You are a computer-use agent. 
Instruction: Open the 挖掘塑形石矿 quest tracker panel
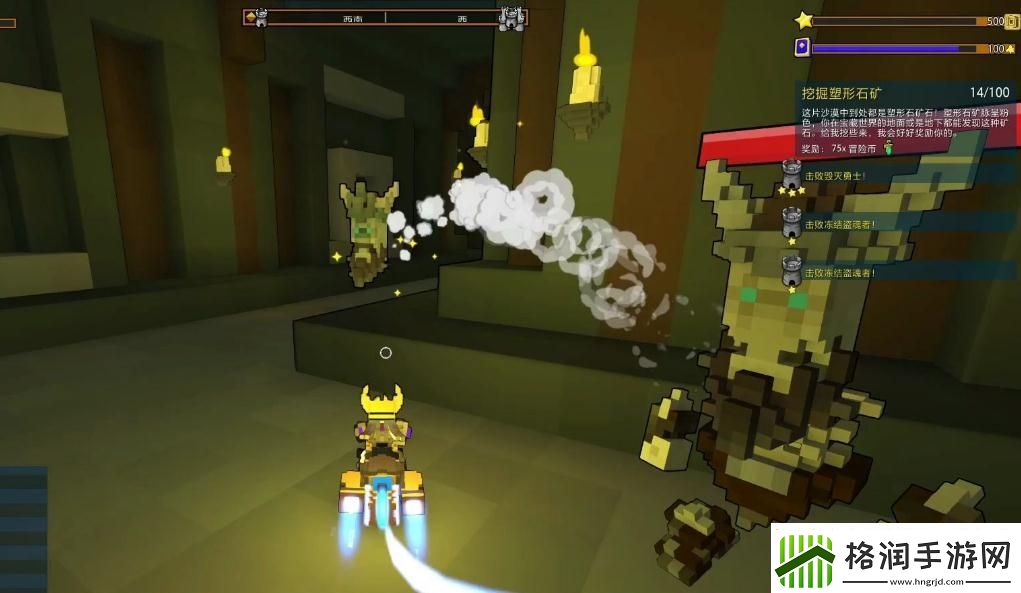(x=845, y=94)
